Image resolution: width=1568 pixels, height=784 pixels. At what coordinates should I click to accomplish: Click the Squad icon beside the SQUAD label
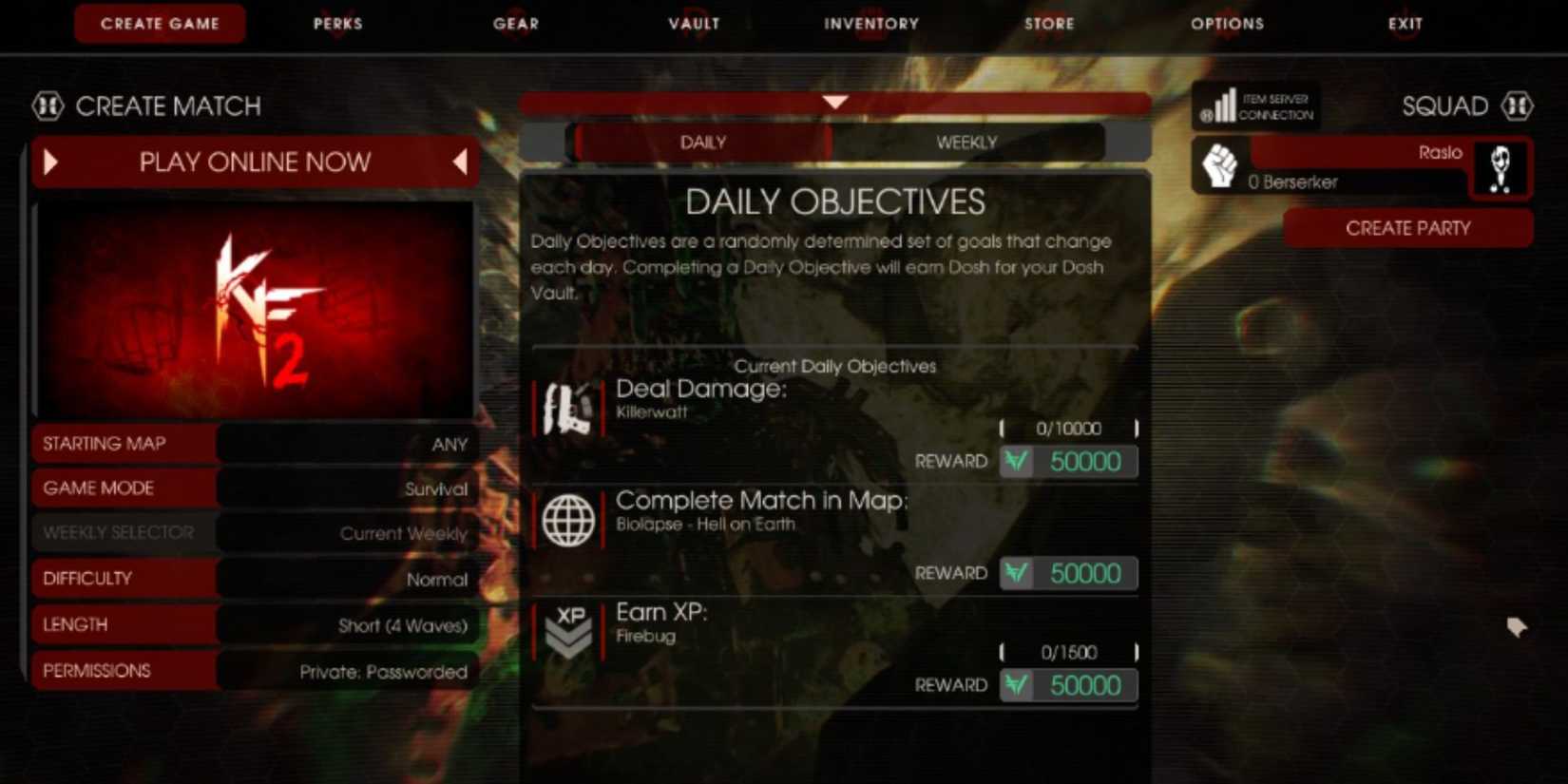click(1519, 105)
